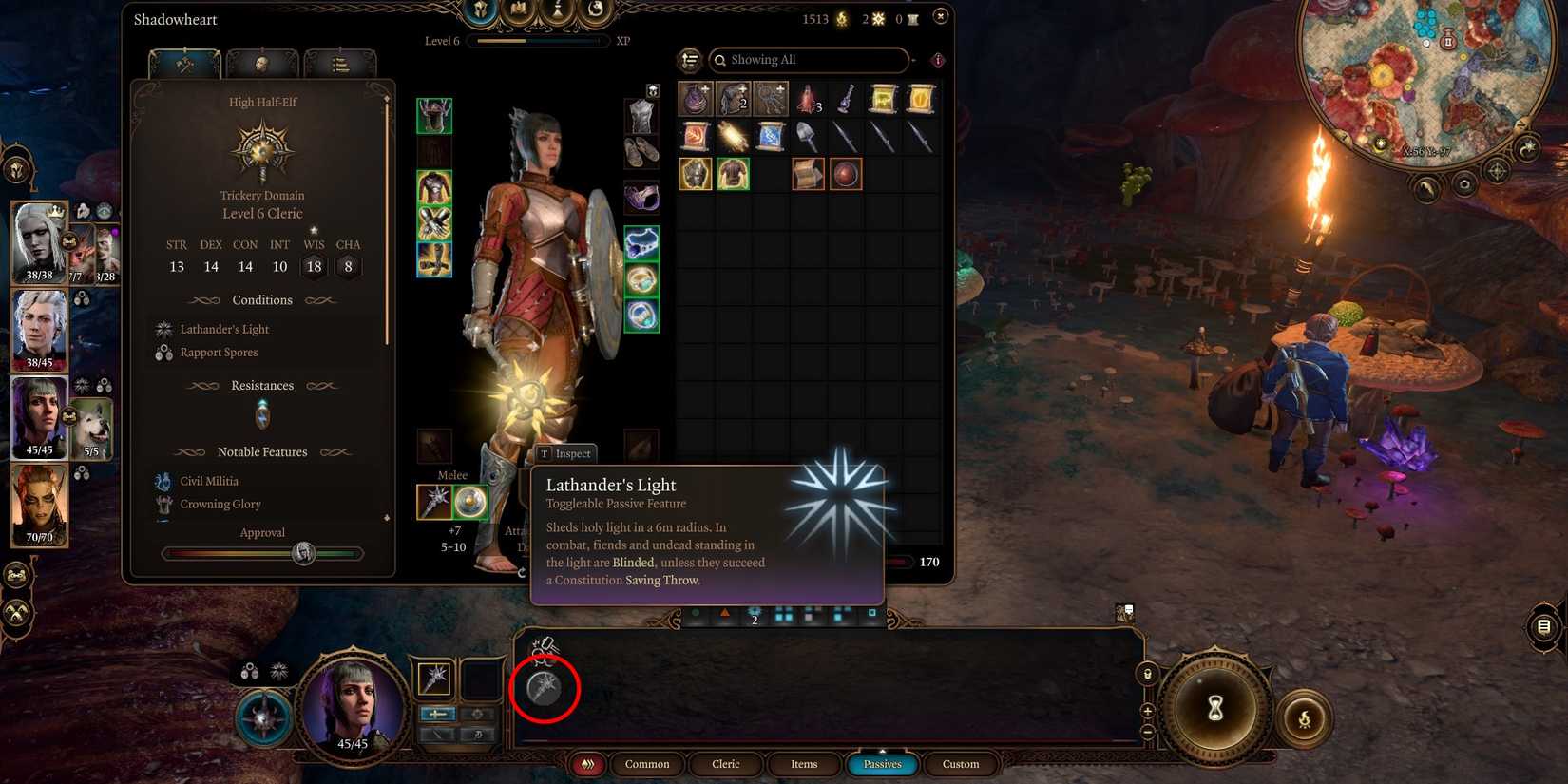
Task: Adjust Shadowheart's Approval slider
Action: click(x=304, y=554)
